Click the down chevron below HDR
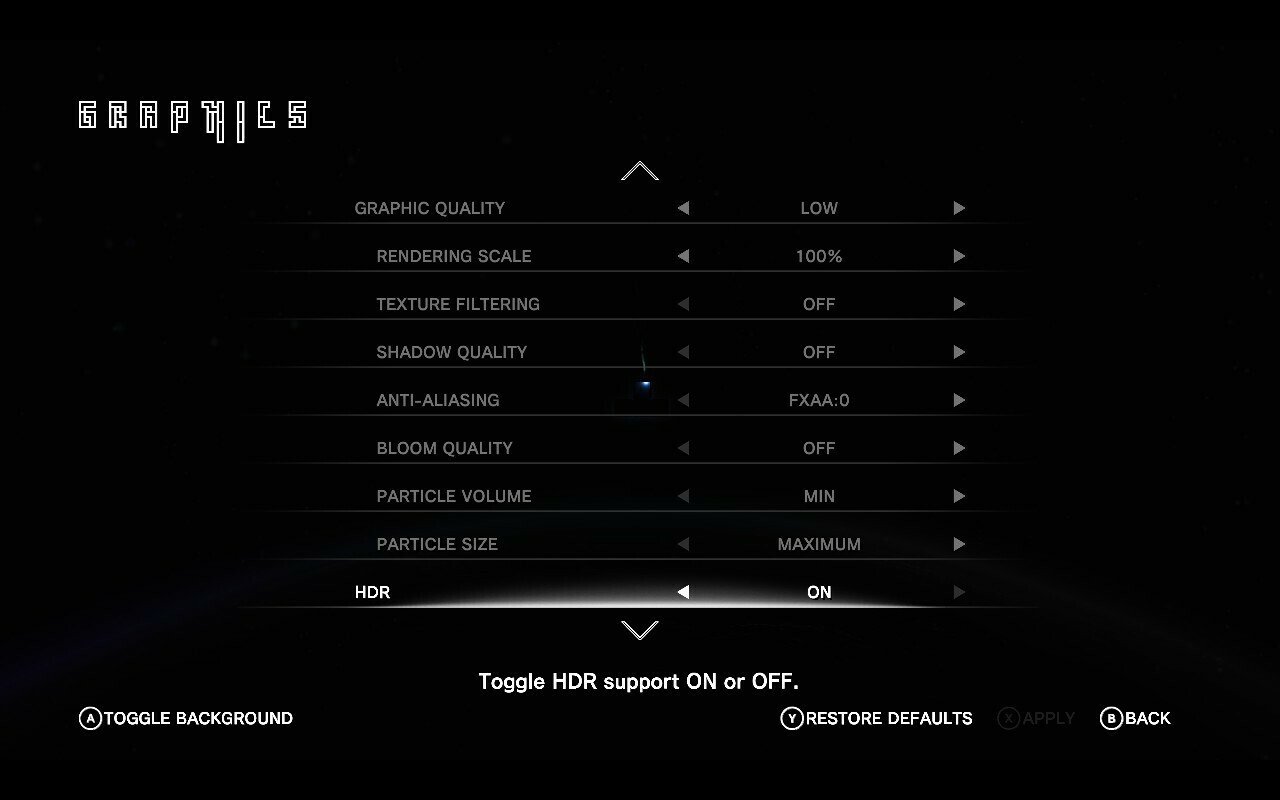1280x800 pixels. pos(638,630)
